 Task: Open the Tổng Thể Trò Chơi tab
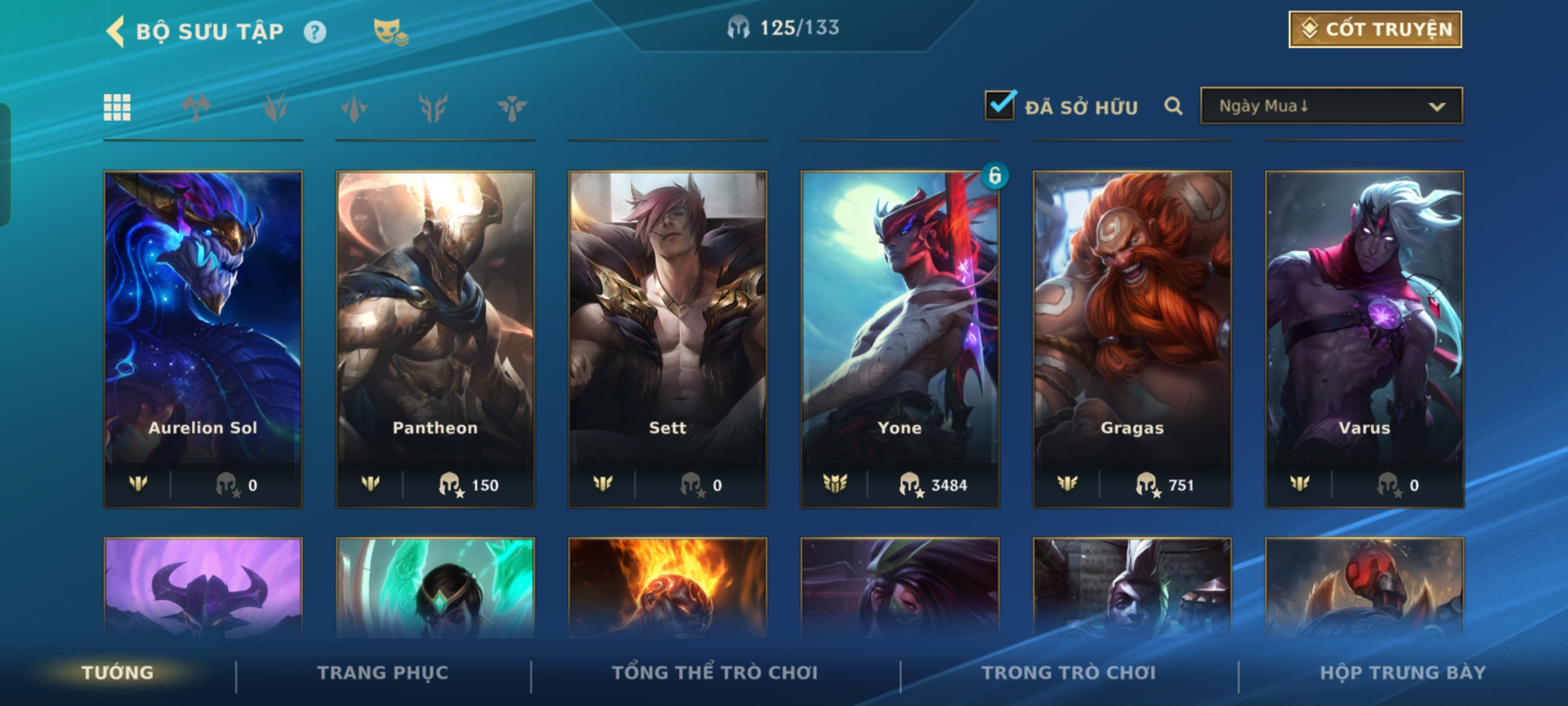pos(715,673)
